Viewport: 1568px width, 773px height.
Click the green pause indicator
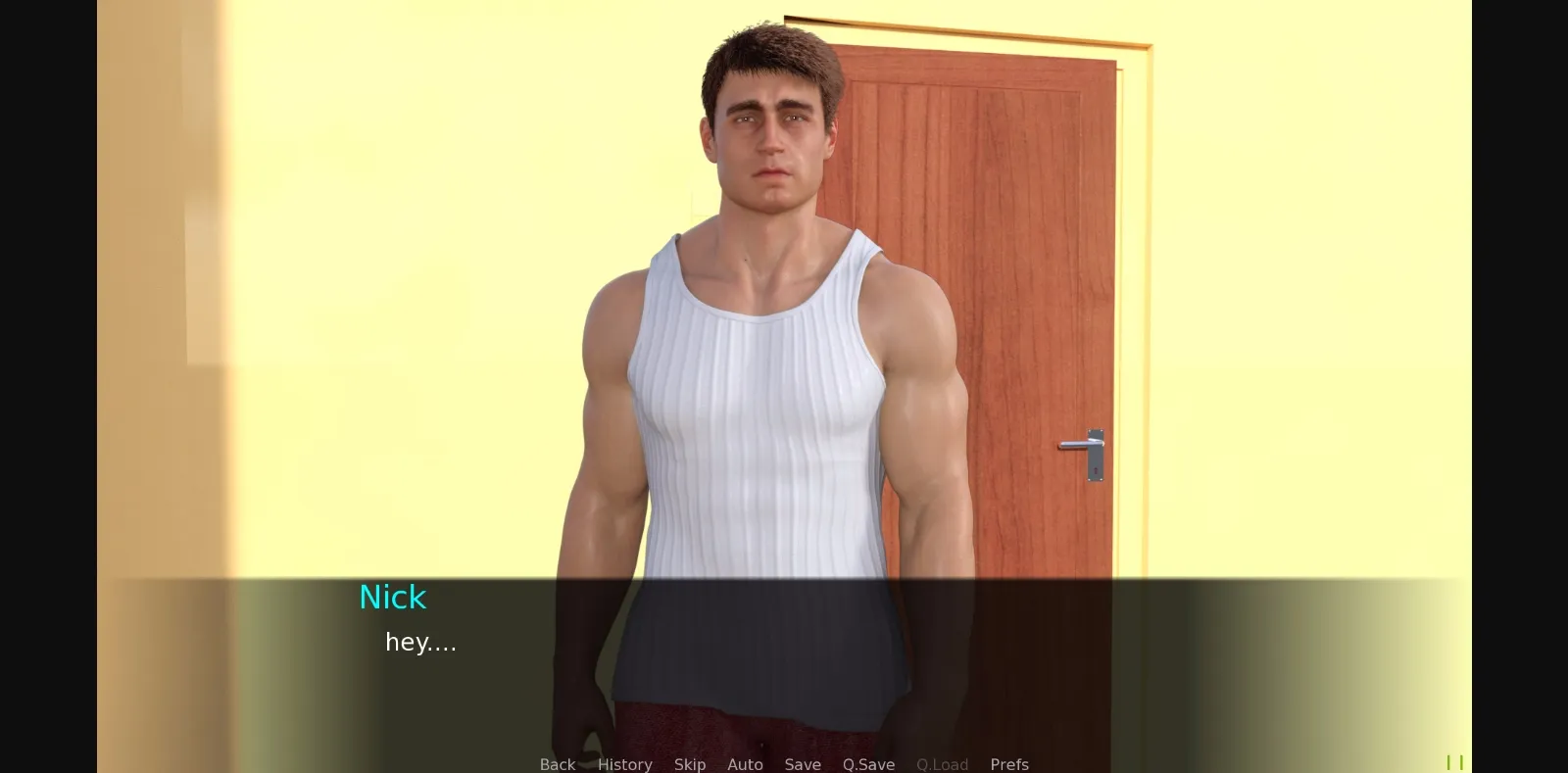1454,760
